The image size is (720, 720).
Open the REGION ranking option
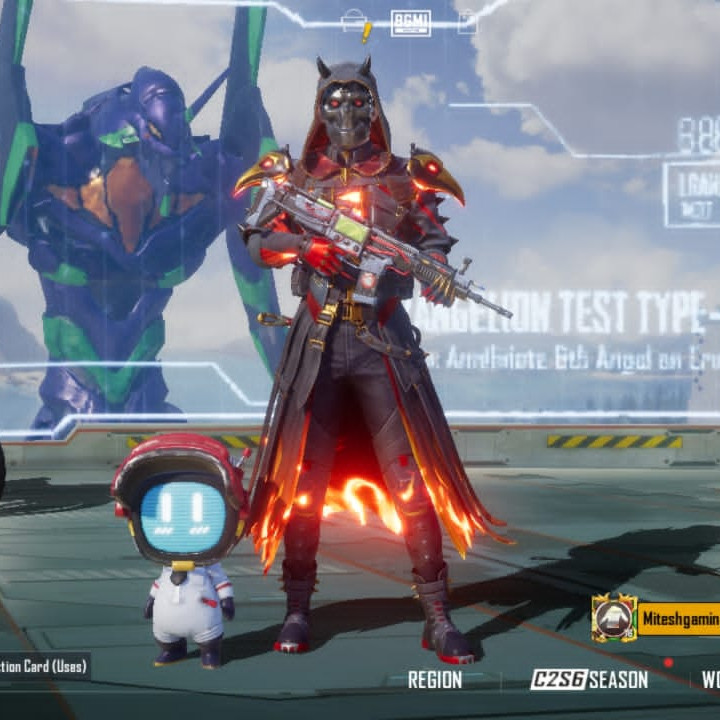coord(434,680)
